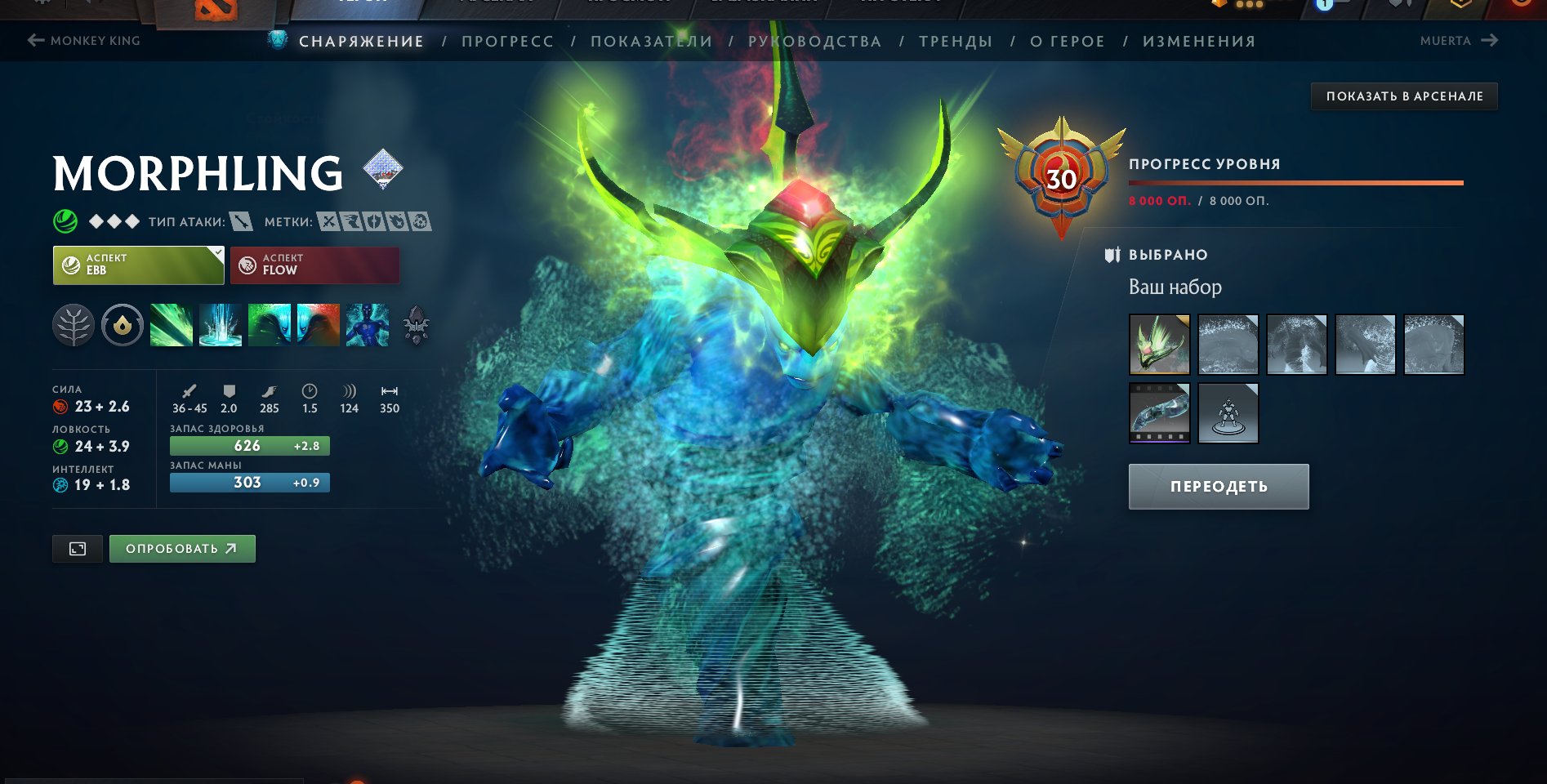Viewport: 1547px width, 784px height.
Task: Click ПОКАЗАТЬ В АРСЕНАЛЕ
Action: tap(1404, 96)
